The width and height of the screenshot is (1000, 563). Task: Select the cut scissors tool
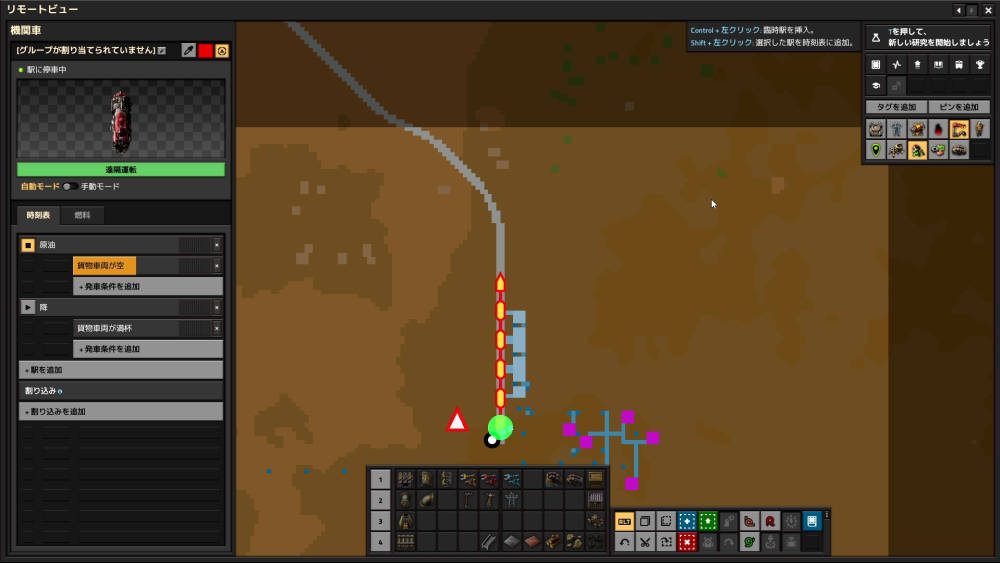click(645, 542)
